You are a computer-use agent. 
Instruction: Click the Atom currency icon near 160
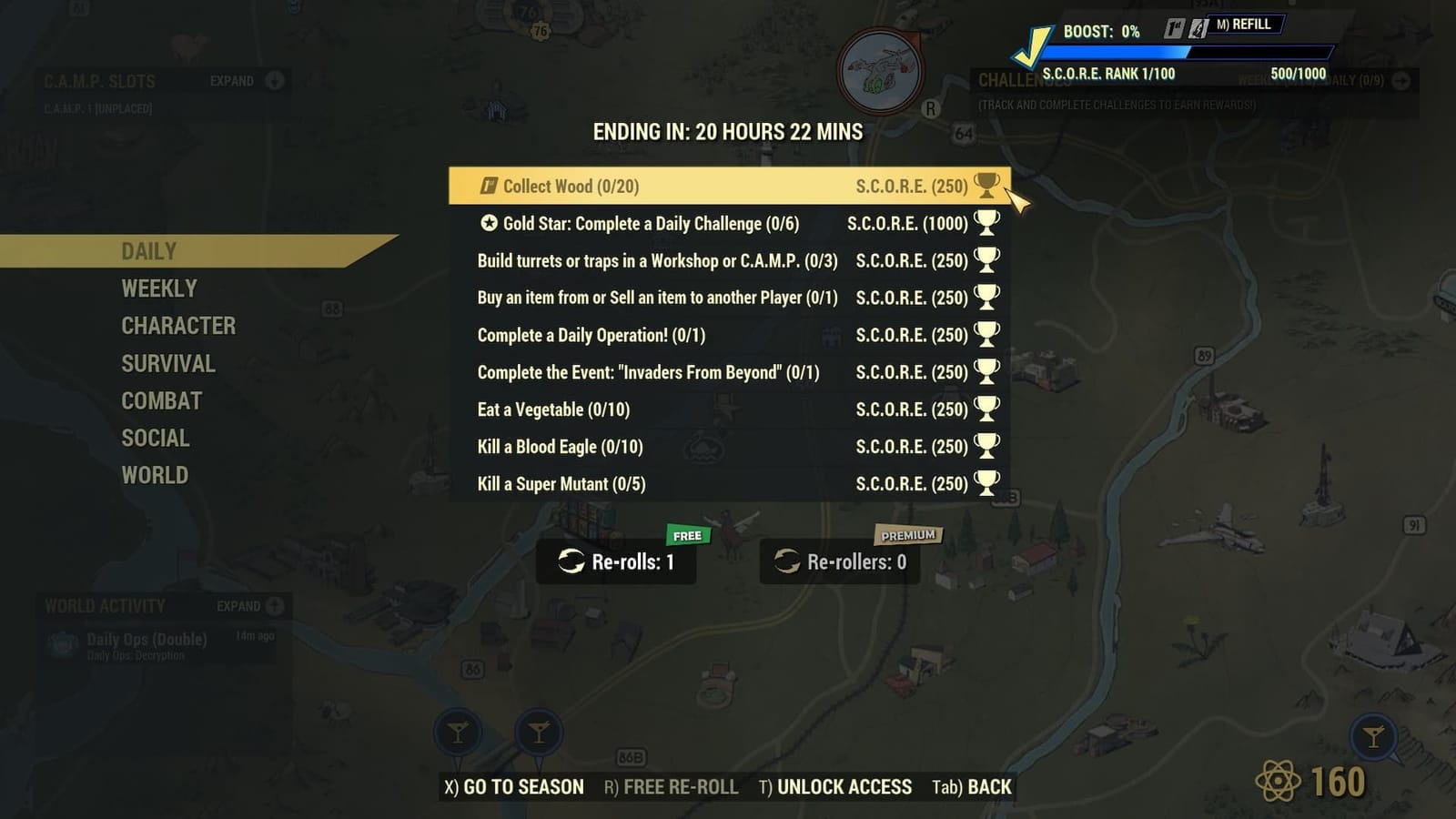[1279, 780]
